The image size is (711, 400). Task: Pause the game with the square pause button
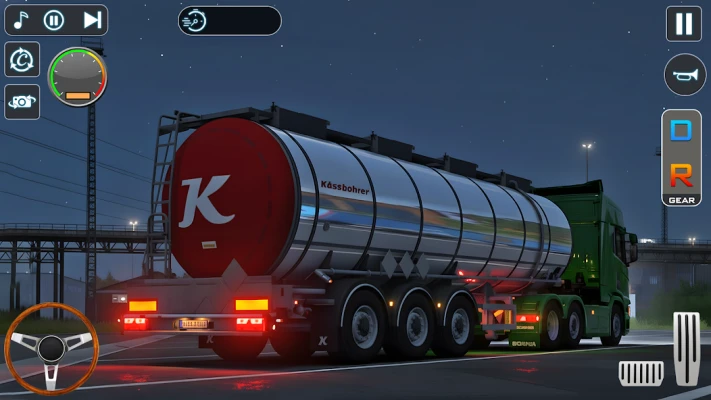pyautogui.click(x=684, y=23)
